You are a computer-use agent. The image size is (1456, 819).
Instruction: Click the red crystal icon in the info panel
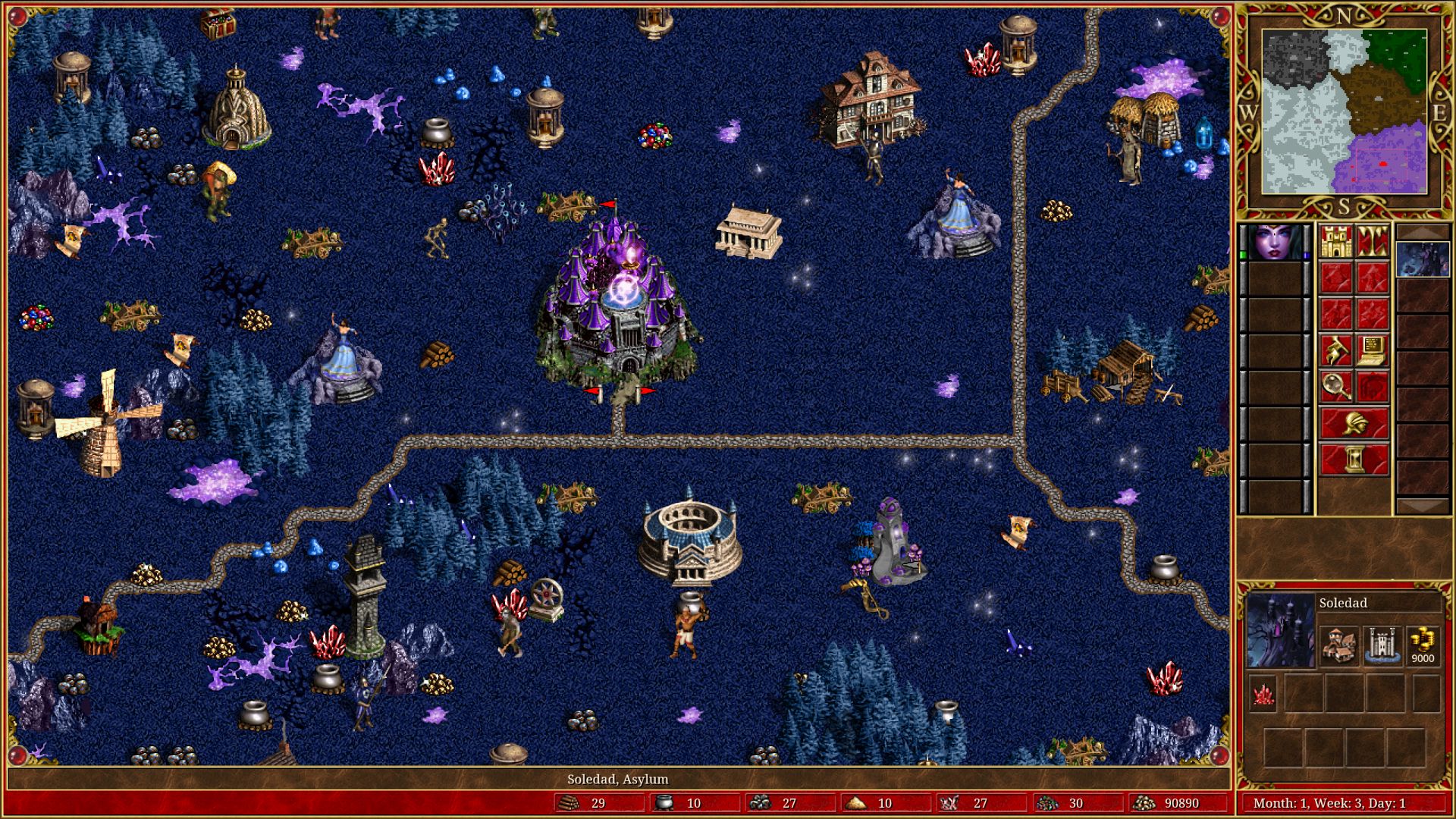pos(1263,695)
